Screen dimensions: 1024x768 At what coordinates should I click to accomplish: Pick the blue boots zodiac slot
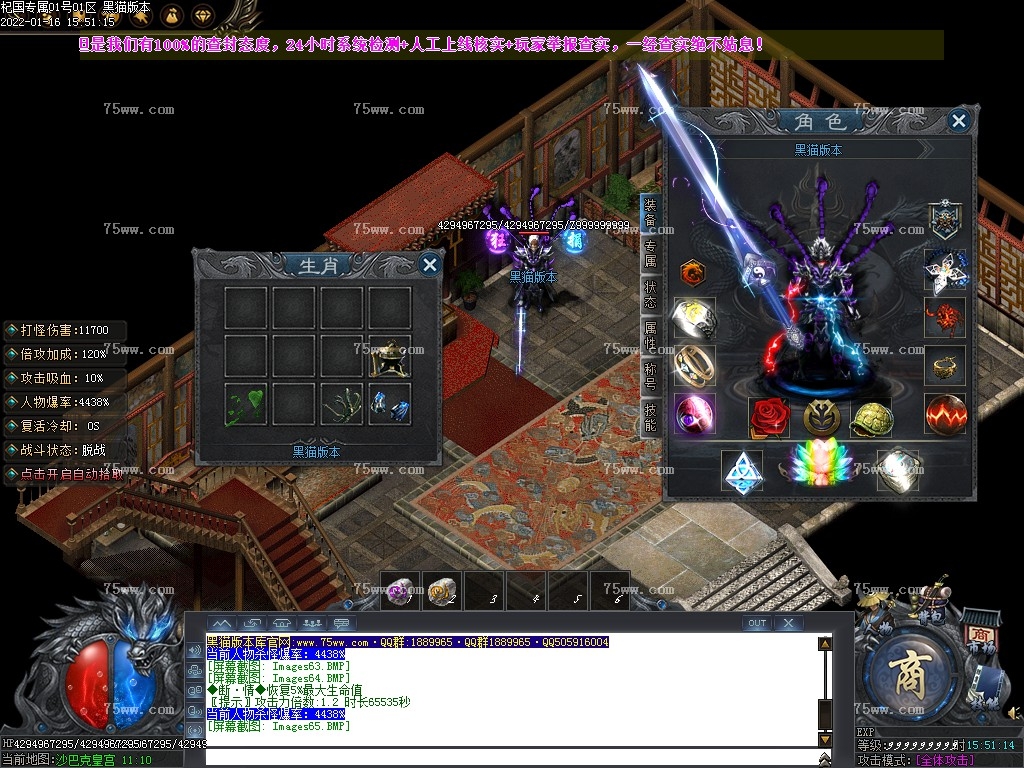(x=389, y=405)
